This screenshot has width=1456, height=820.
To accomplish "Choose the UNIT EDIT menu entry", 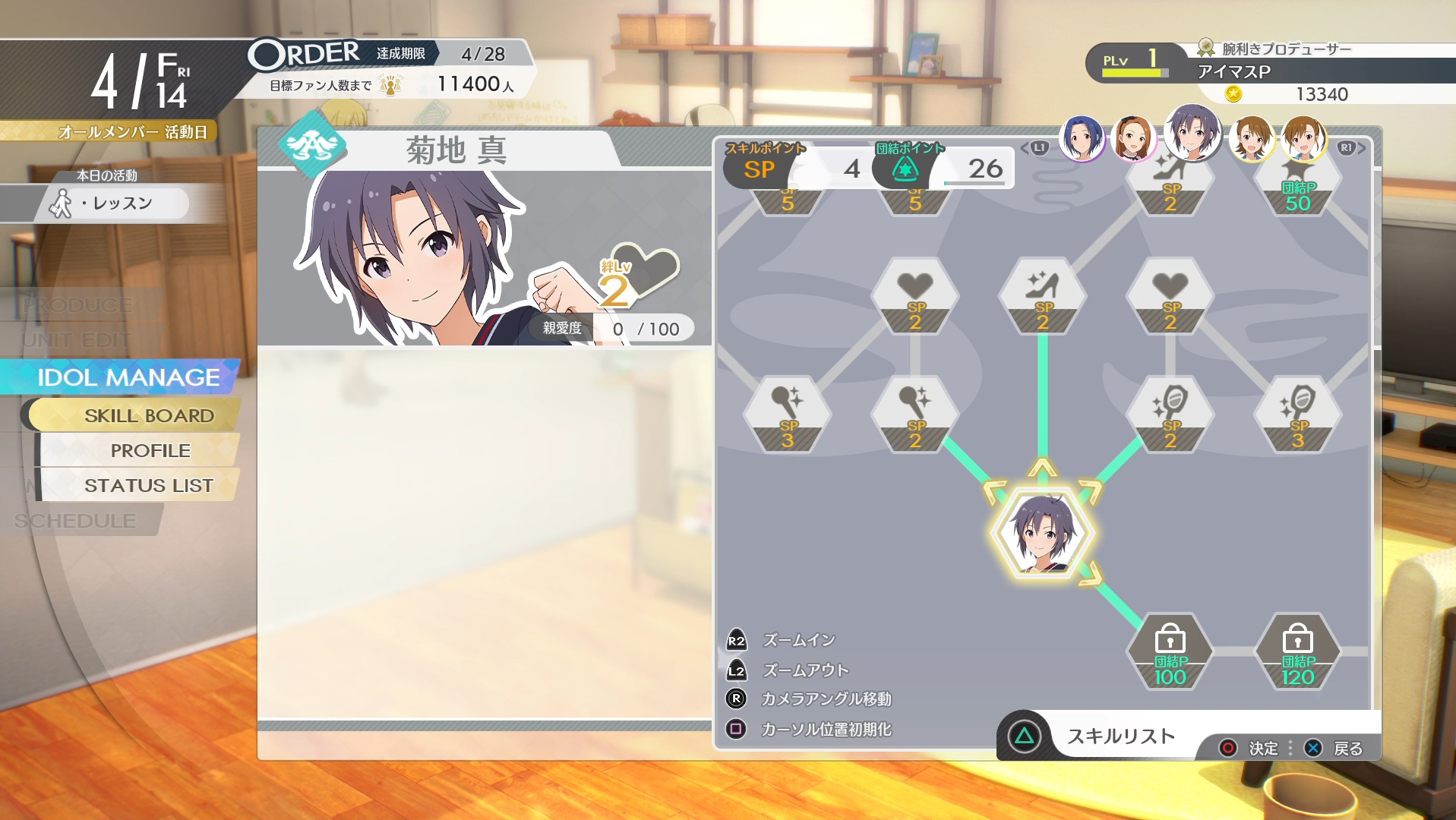I will [x=76, y=340].
